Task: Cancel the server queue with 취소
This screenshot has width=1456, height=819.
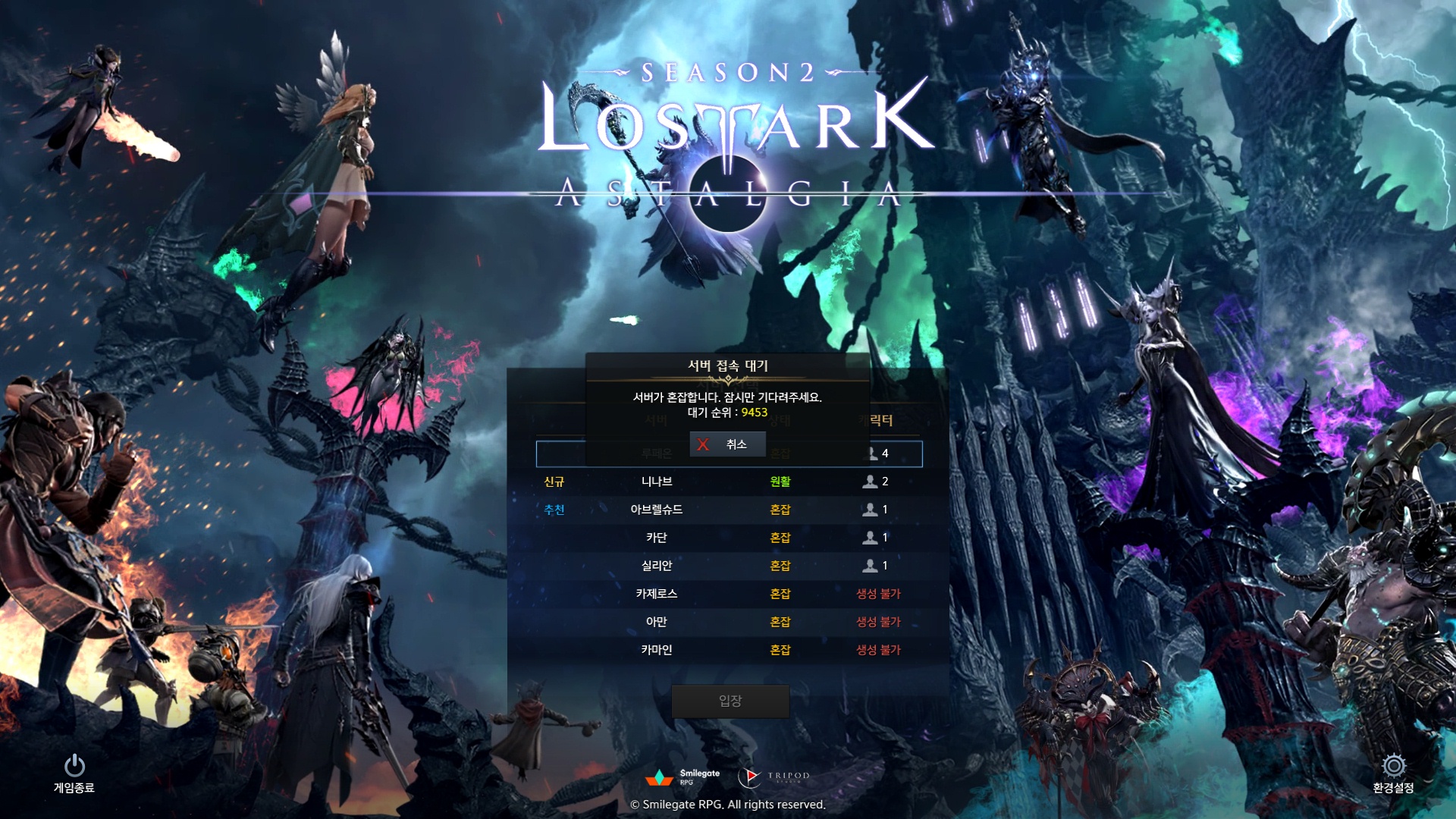Action: pos(726,444)
